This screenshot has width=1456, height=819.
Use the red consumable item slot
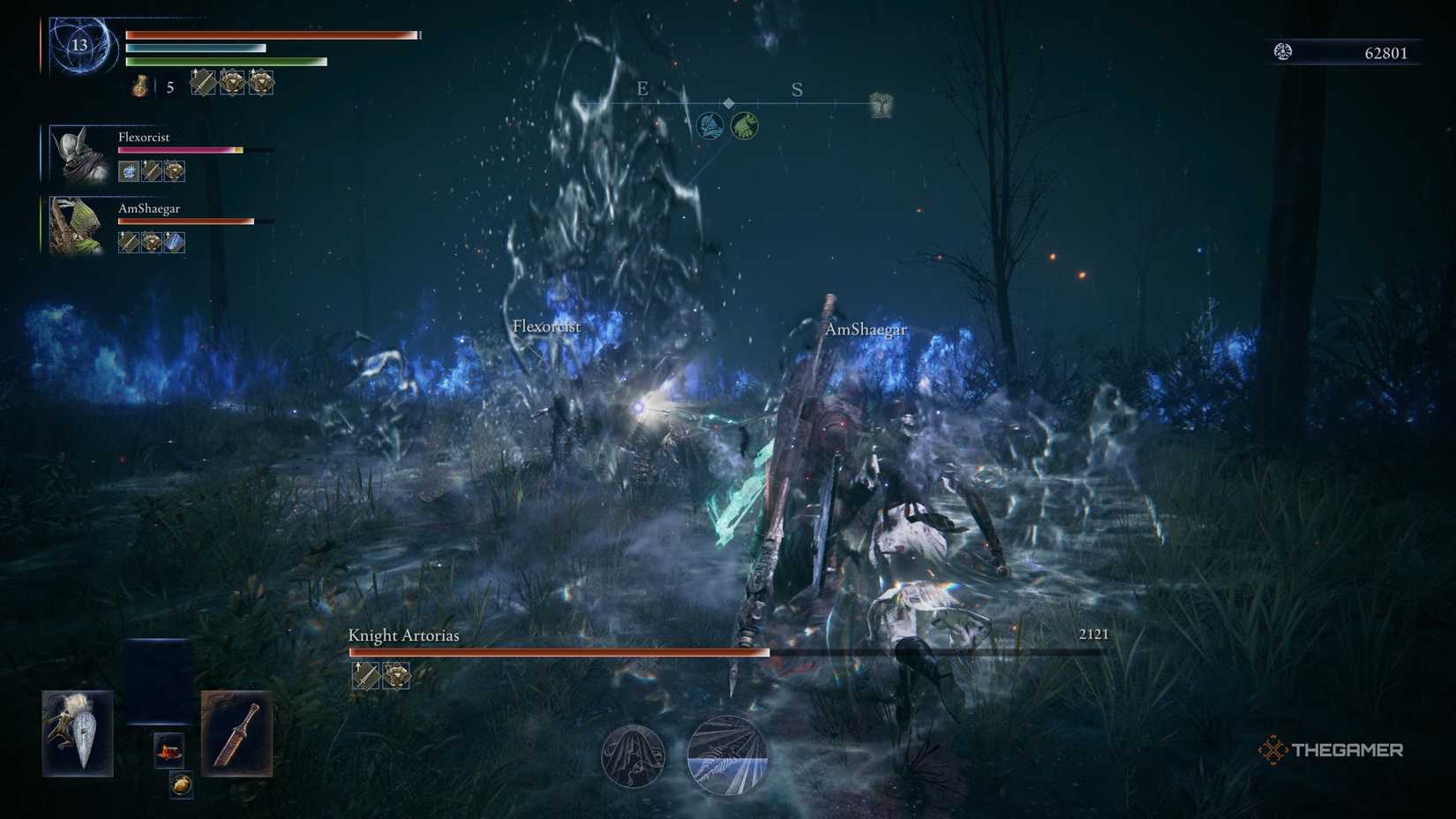pos(169,750)
